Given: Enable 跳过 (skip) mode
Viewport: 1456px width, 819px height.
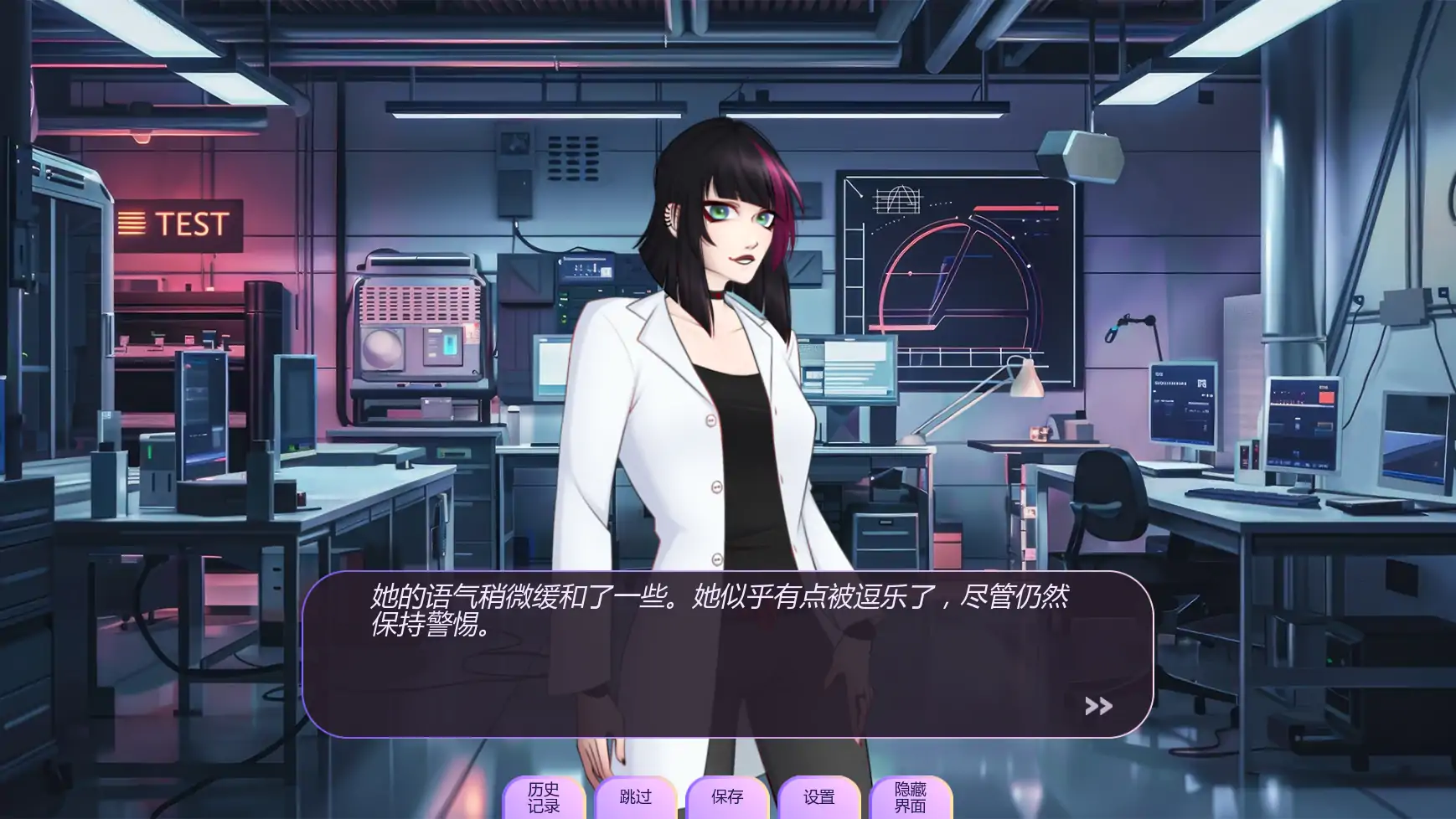Looking at the screenshot, I should (x=637, y=797).
